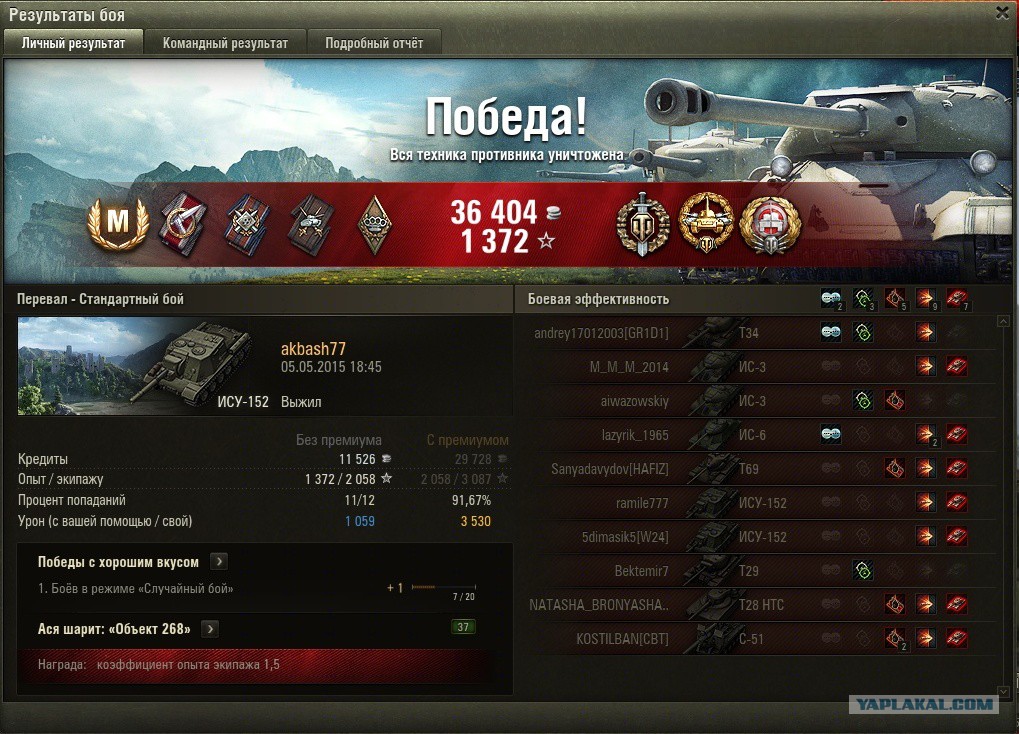This screenshot has width=1019, height=734.
Task: Expand the Победы с хорошим вкусом arrow
Action: coord(220,562)
